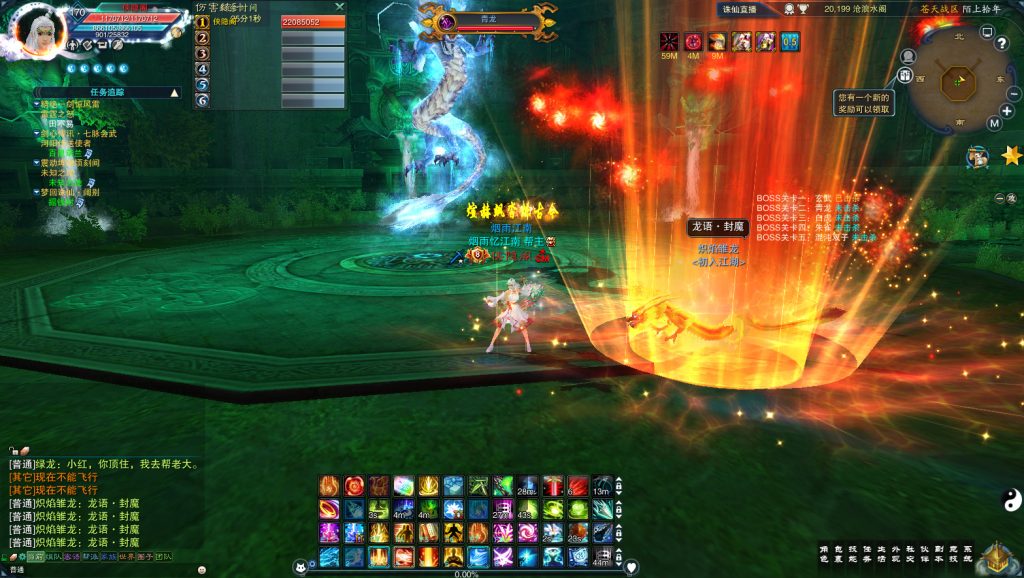The image size is (1024, 578).
Task: Click the 0.5 blue buff icon
Action: (790, 41)
